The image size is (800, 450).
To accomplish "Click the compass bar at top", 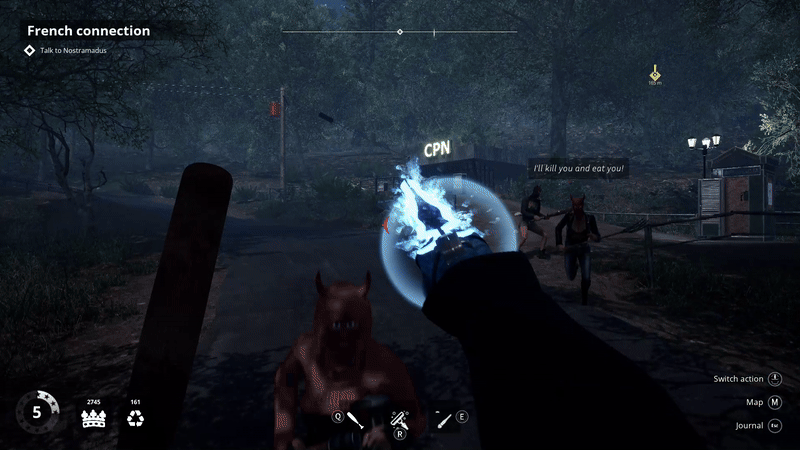I will (400, 32).
